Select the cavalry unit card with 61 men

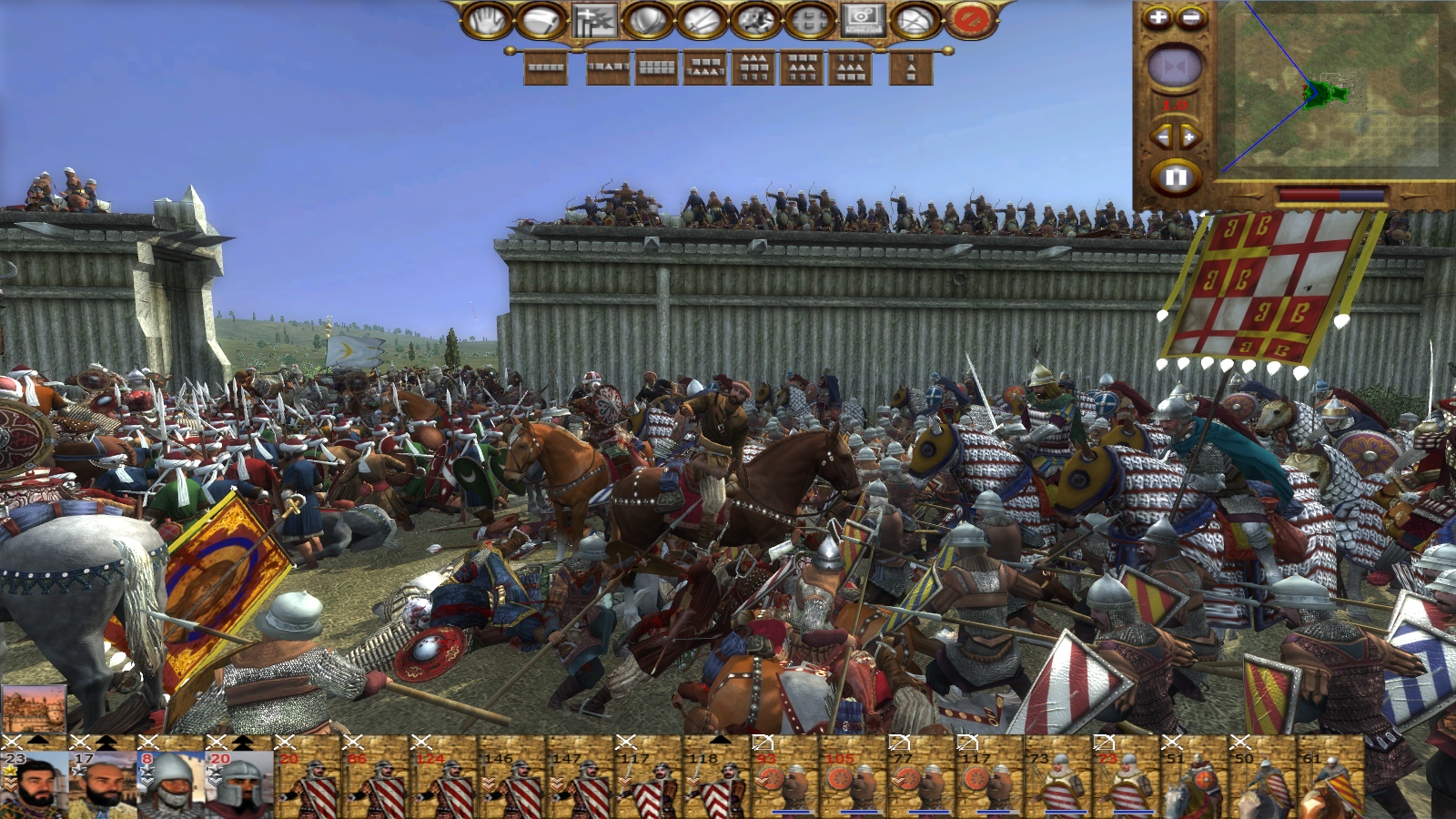pyautogui.click(x=1330, y=783)
